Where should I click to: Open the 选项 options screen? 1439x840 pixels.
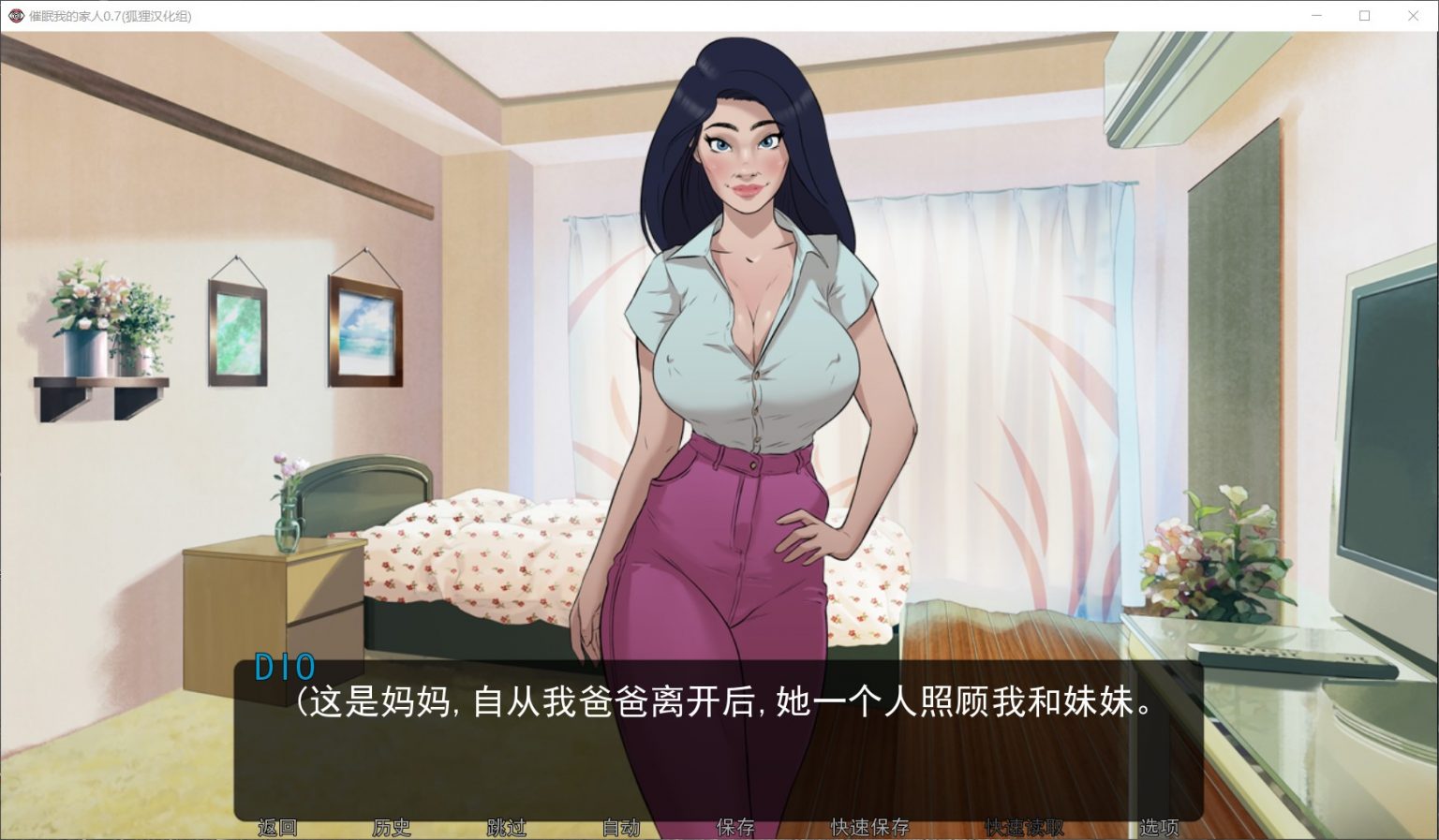1159,828
